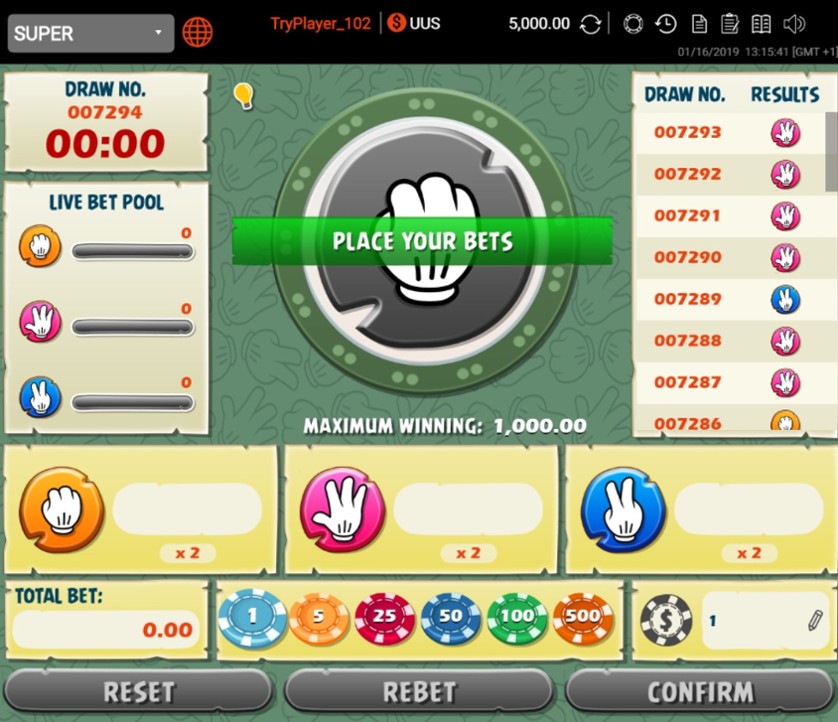Select the green 100 chip
The height and width of the screenshot is (722, 838).
click(517, 618)
